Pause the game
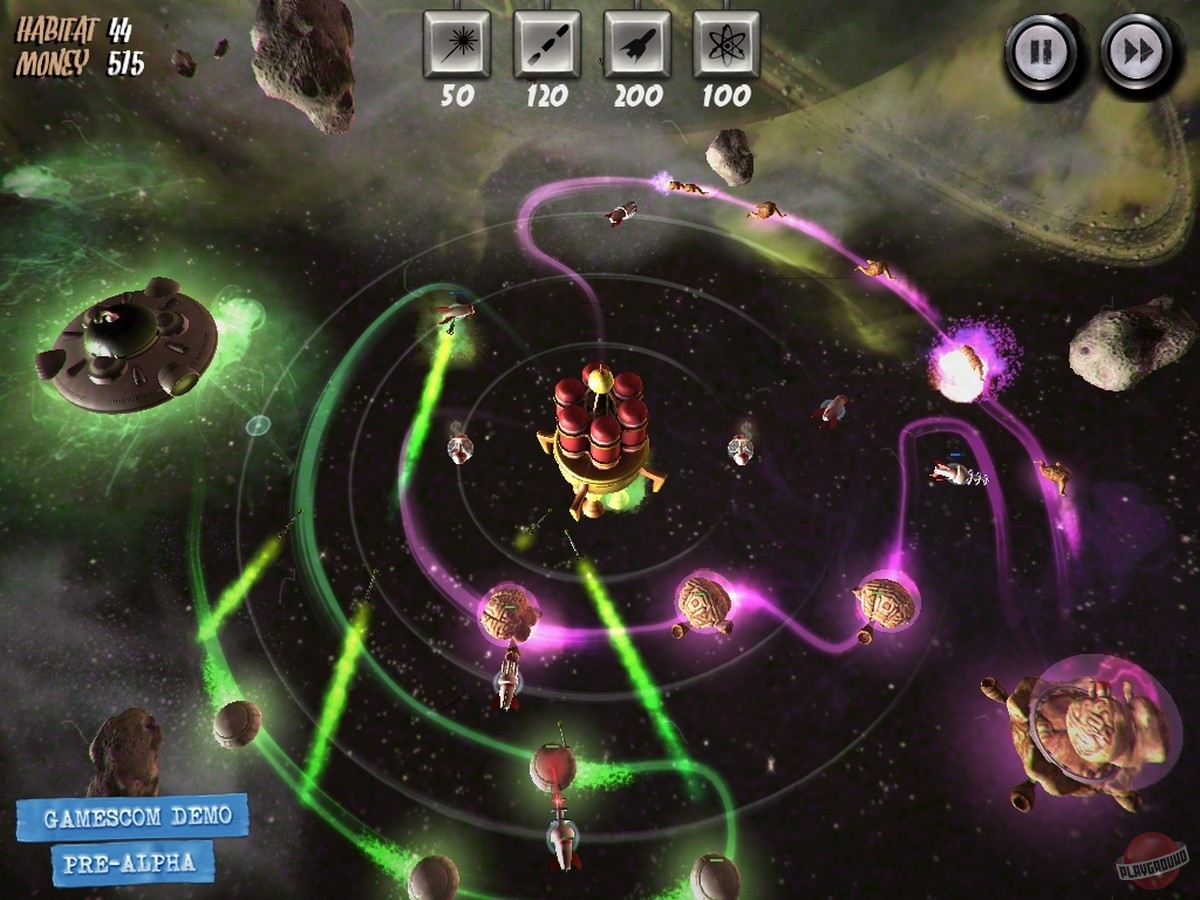The height and width of the screenshot is (900, 1200). pyautogui.click(x=1042, y=50)
